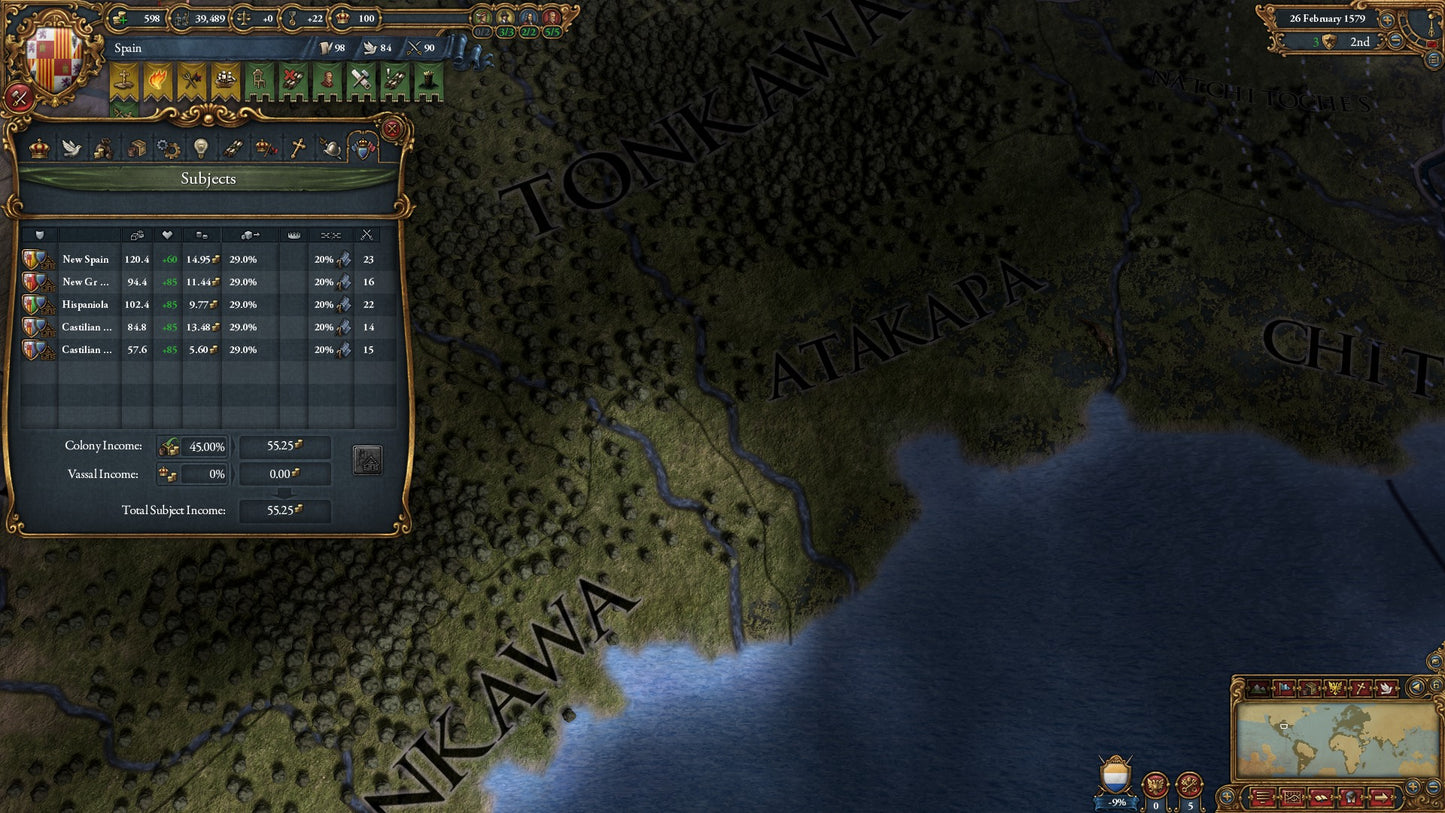Increase game speed with the plus button
This screenshot has width=1445, height=813.
click(1387, 19)
